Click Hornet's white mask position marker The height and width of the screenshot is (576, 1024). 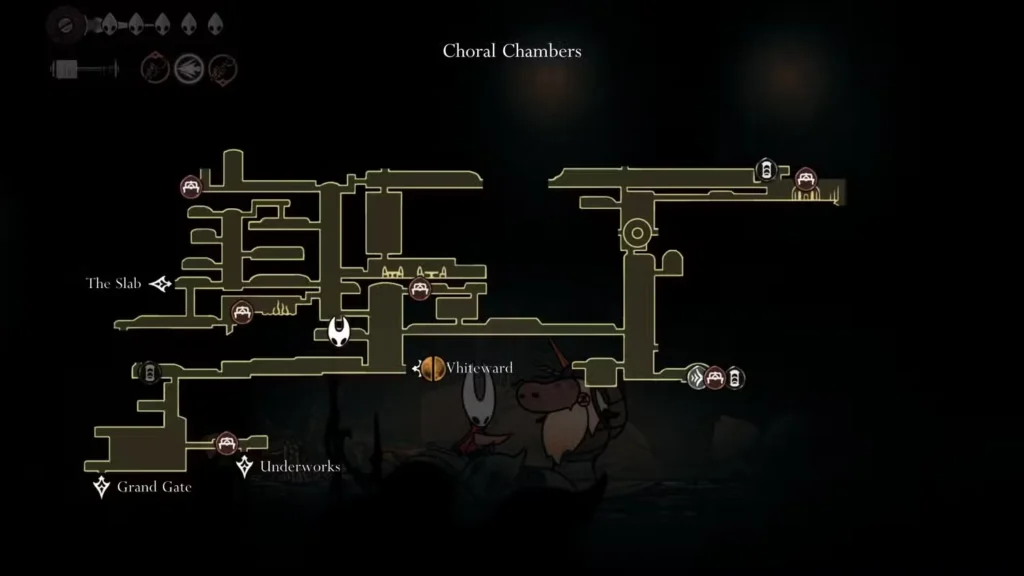(x=340, y=331)
